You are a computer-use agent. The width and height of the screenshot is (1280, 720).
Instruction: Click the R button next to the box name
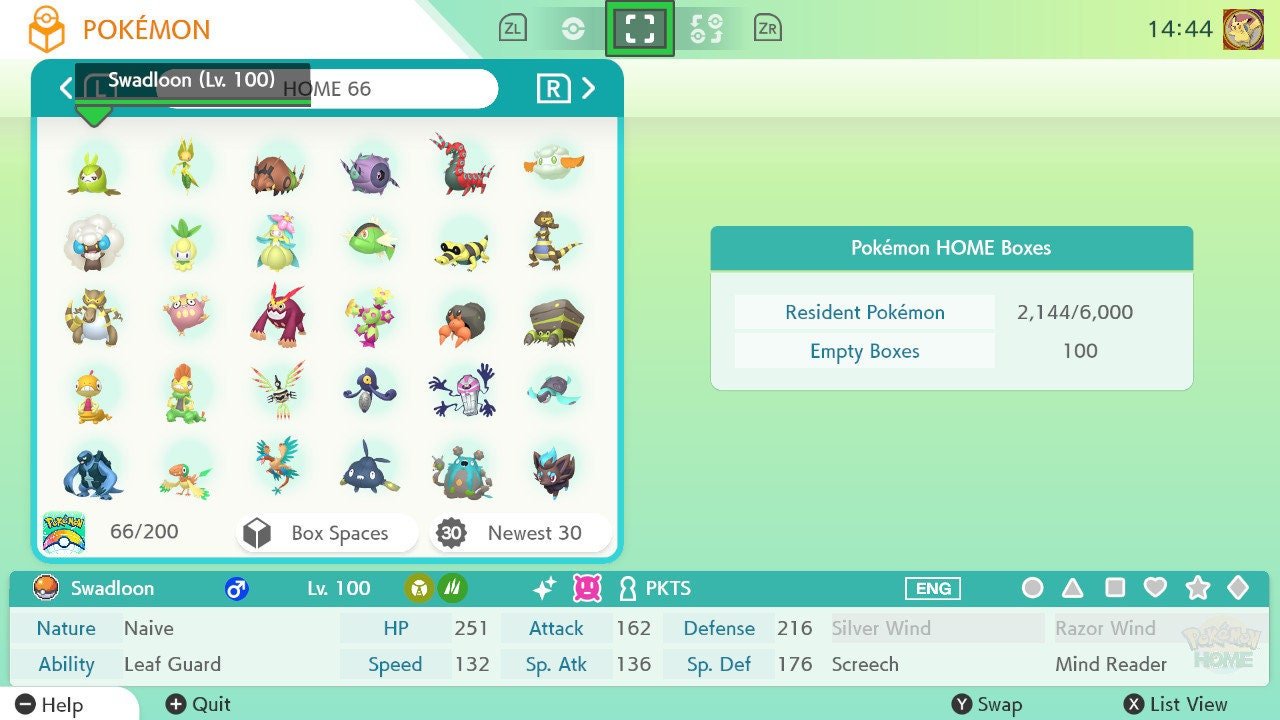click(555, 88)
